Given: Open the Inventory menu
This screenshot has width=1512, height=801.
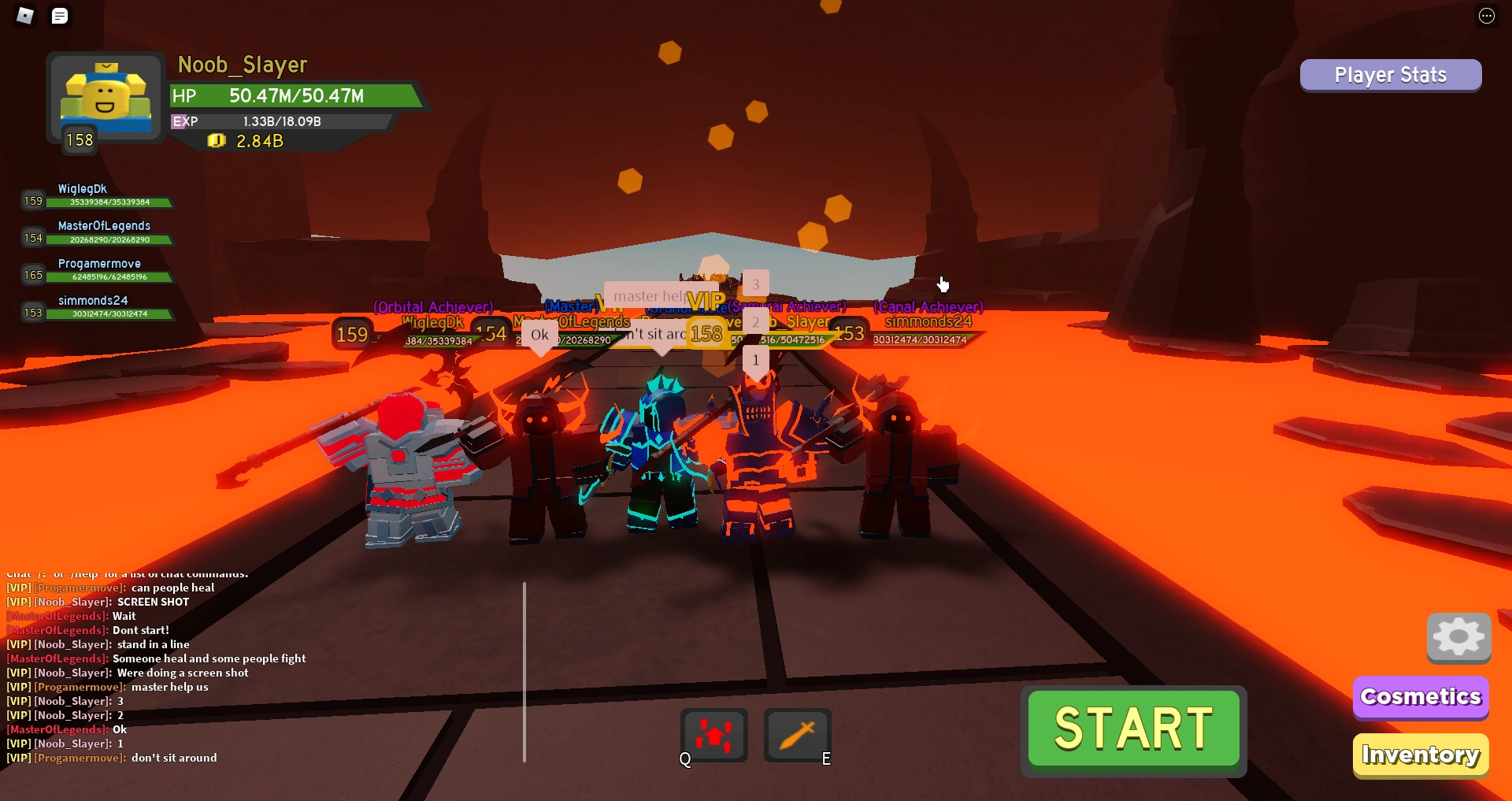Looking at the screenshot, I should (1420, 755).
